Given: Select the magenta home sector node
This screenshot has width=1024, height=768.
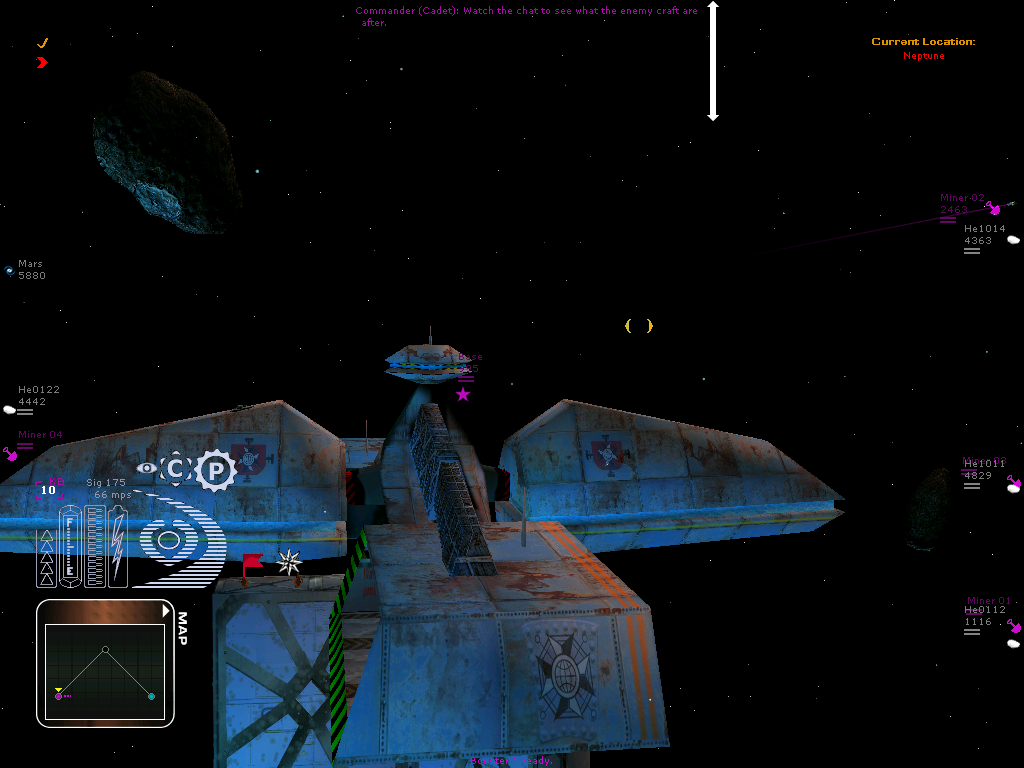Looking at the screenshot, I should coord(59,695).
